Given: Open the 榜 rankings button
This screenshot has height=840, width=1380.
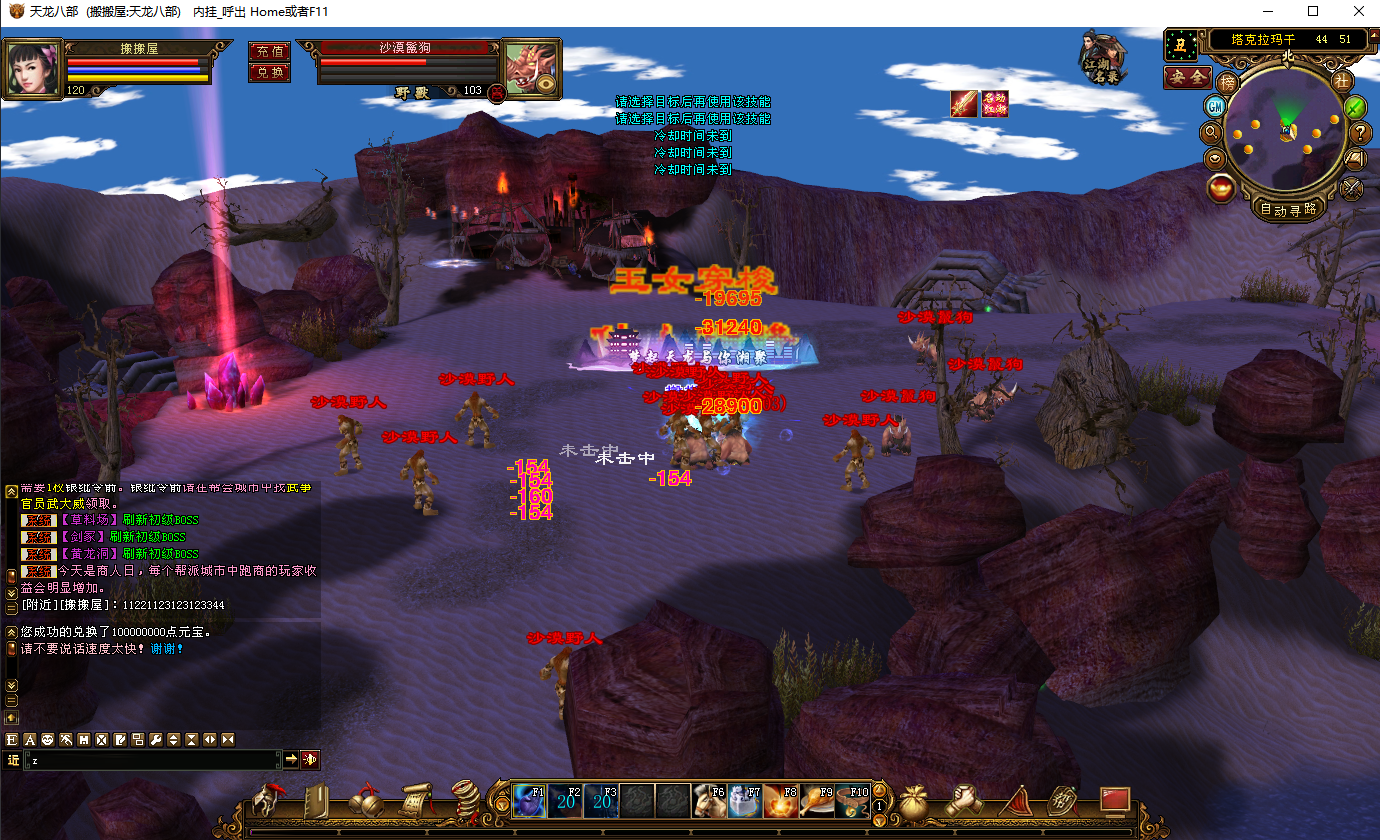Looking at the screenshot, I should click(x=1227, y=82).
